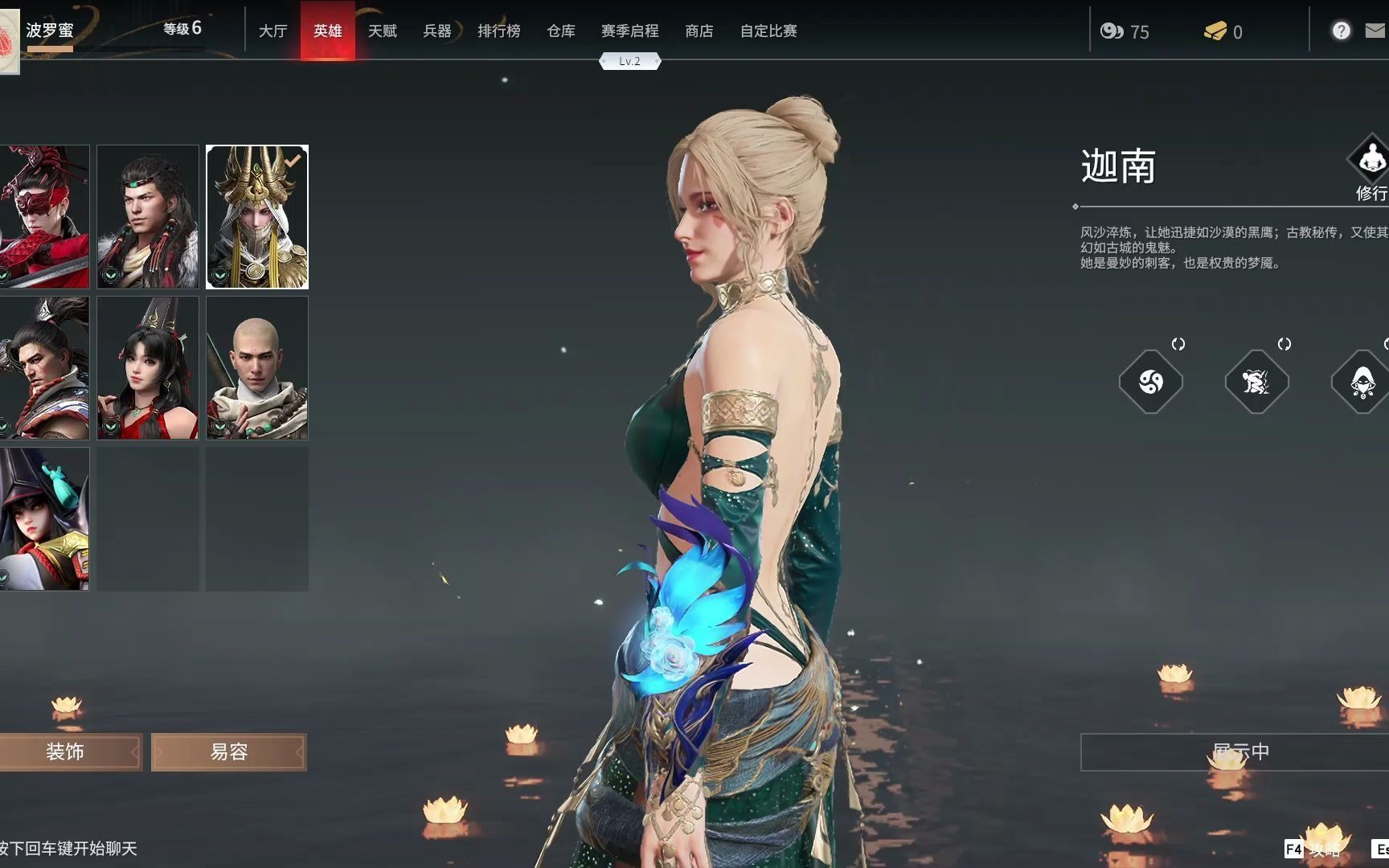
Task: Toggle the swap arrows above the middle skill
Action: pyautogui.click(x=1283, y=344)
